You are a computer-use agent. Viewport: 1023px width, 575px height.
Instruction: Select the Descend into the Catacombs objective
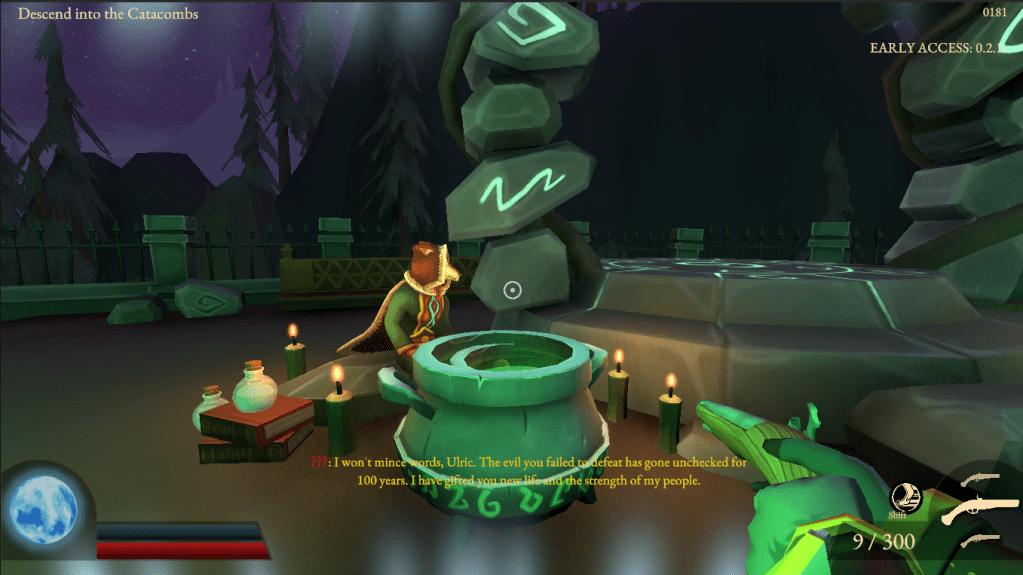(108, 14)
